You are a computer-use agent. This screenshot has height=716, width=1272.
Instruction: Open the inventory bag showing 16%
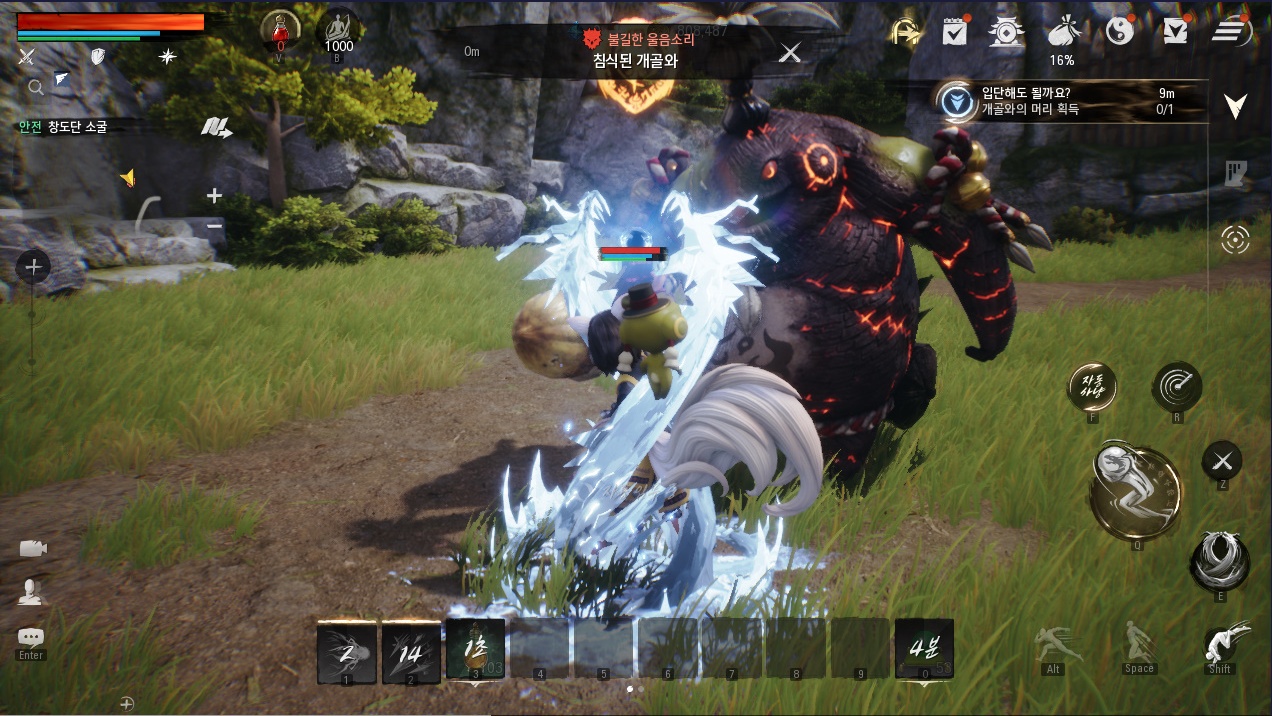click(1061, 33)
